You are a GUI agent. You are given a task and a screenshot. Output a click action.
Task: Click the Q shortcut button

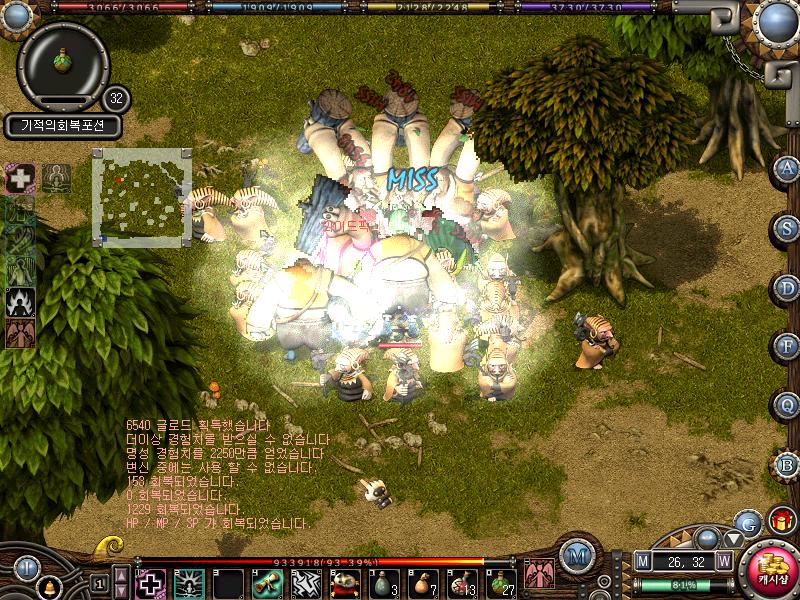pos(788,405)
